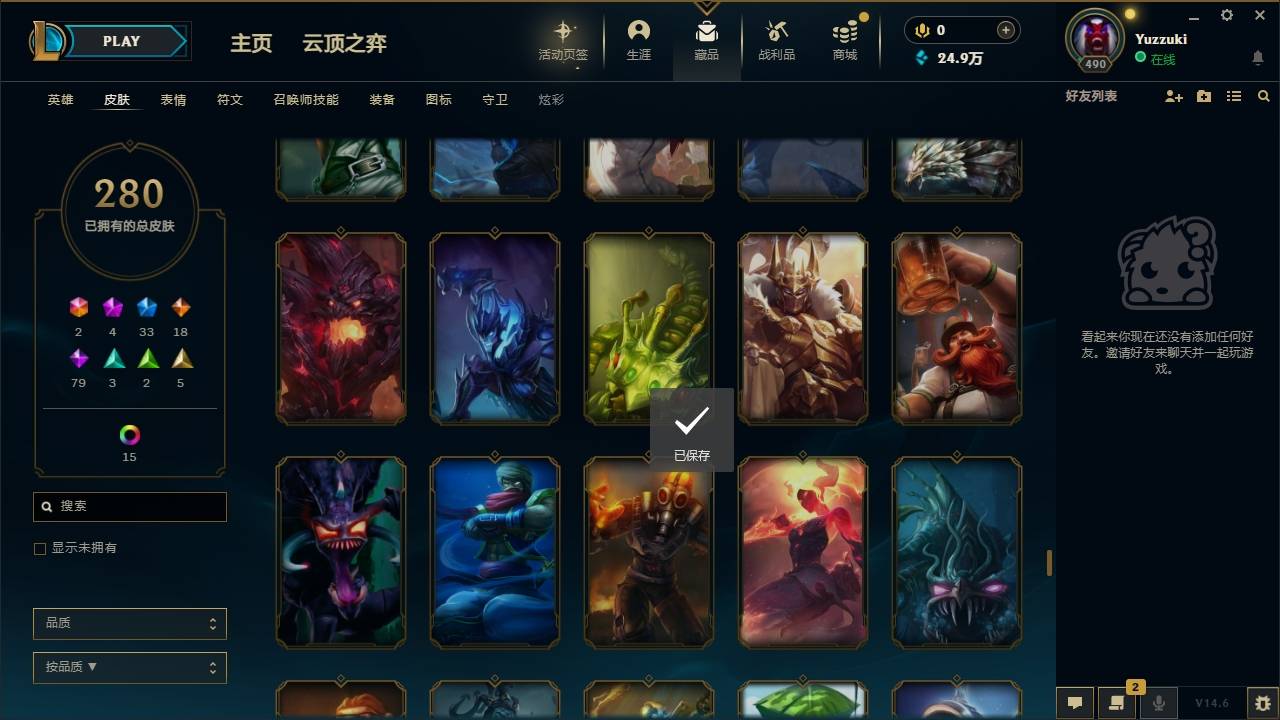Click the chroma color wheel showing 15
This screenshot has height=720, width=1280.
click(x=128, y=434)
